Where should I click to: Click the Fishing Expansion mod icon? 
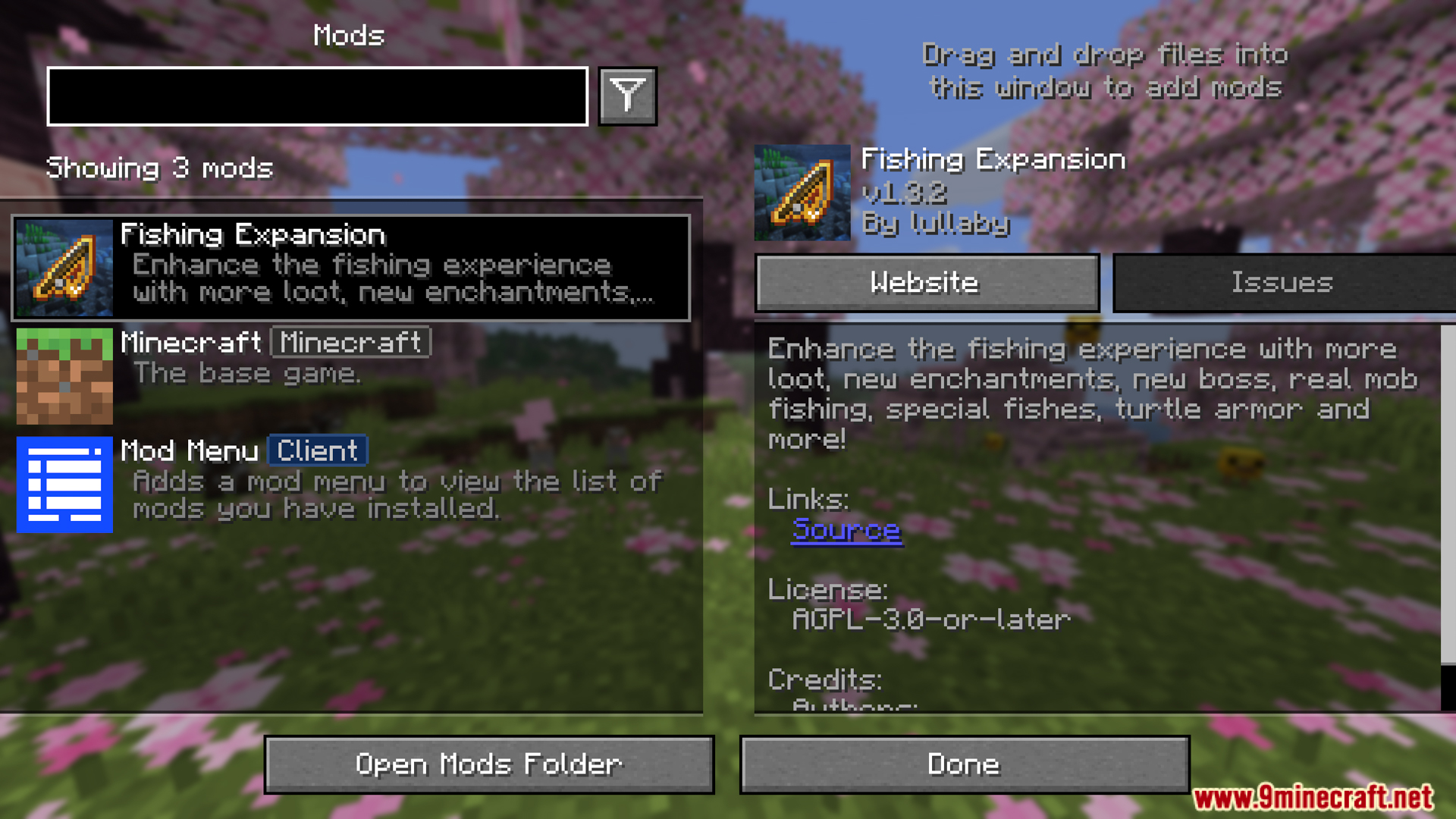tap(64, 266)
